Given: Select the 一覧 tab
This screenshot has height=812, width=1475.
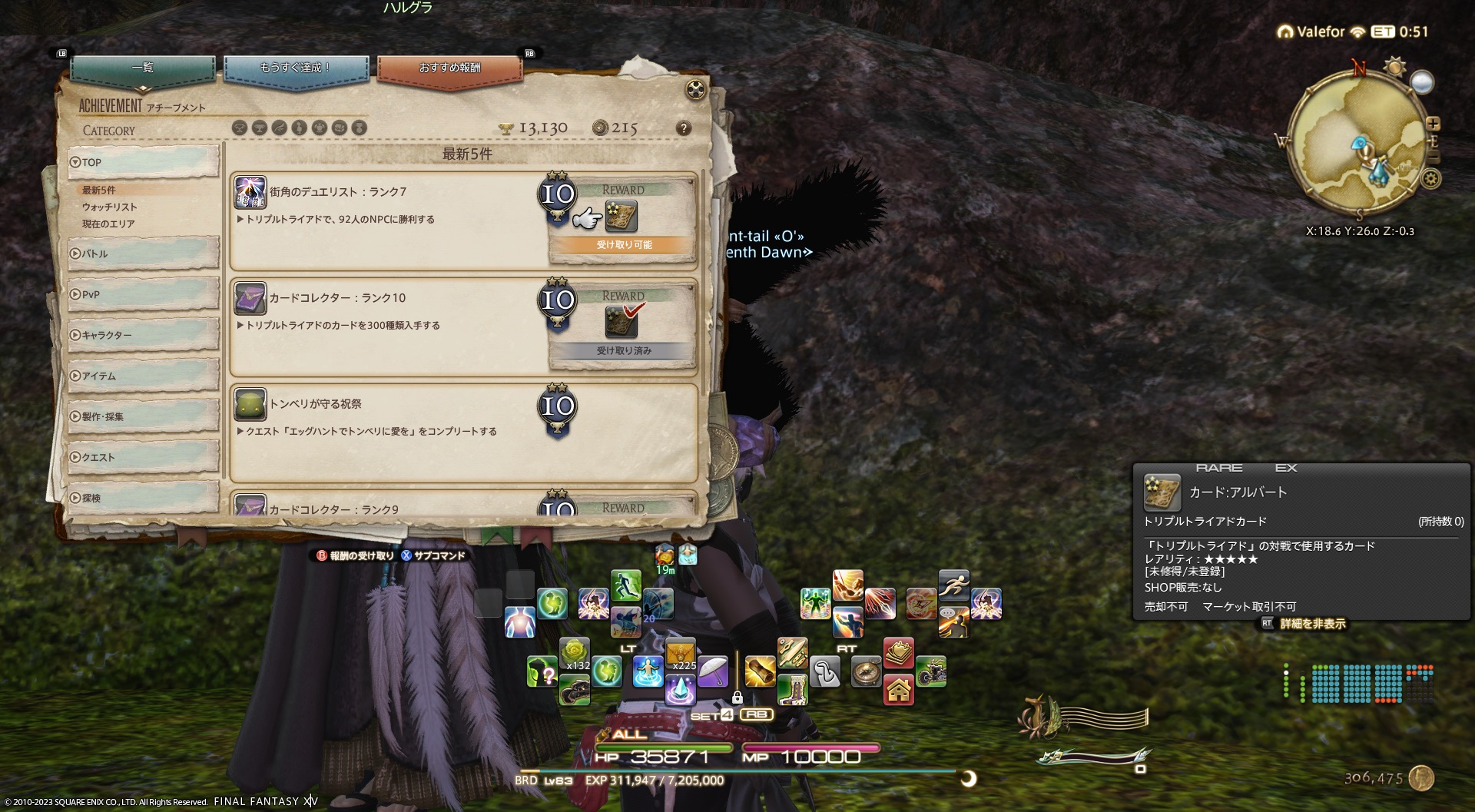Looking at the screenshot, I should tap(143, 68).
